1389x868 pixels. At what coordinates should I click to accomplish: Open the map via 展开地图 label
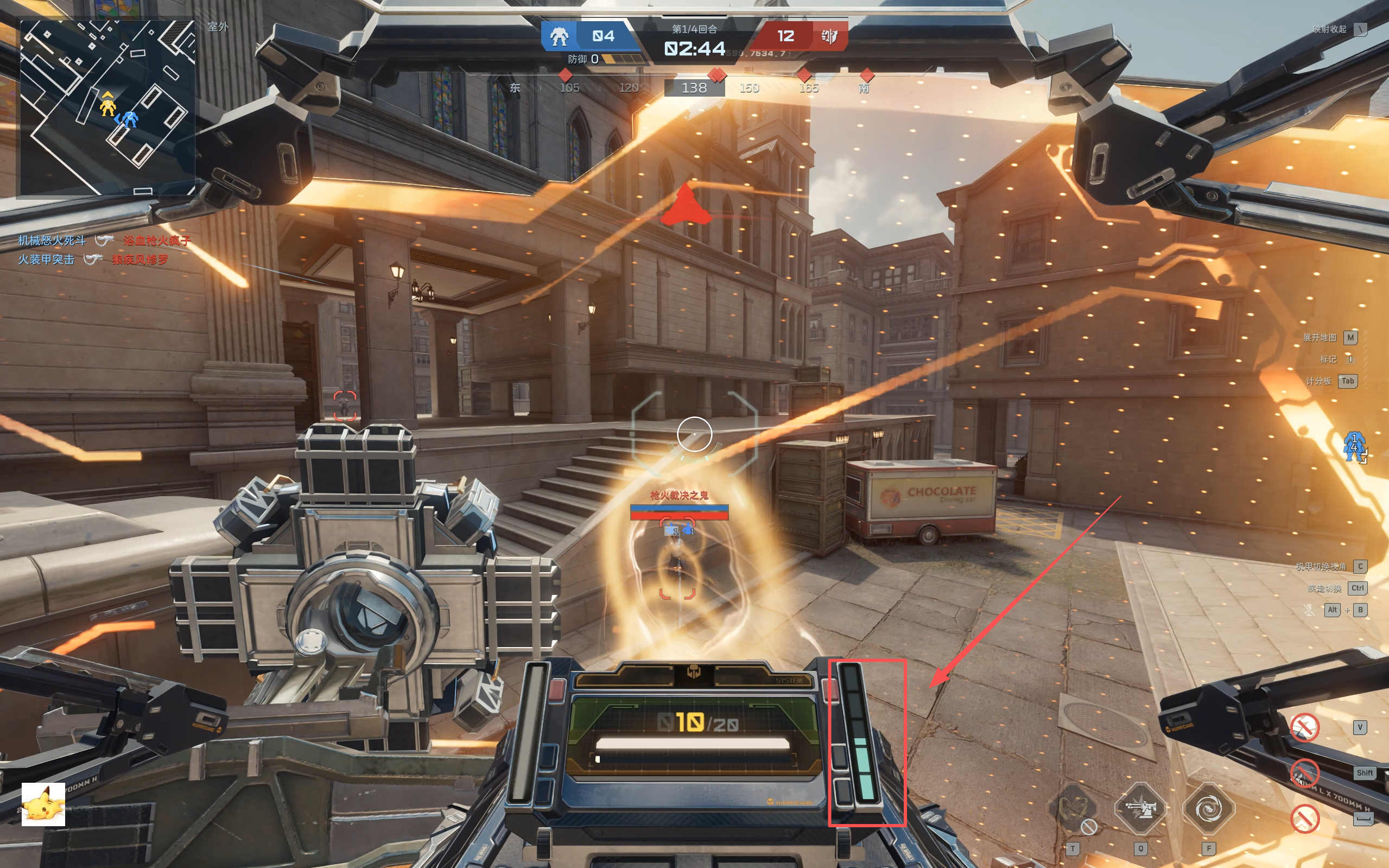click(1319, 338)
